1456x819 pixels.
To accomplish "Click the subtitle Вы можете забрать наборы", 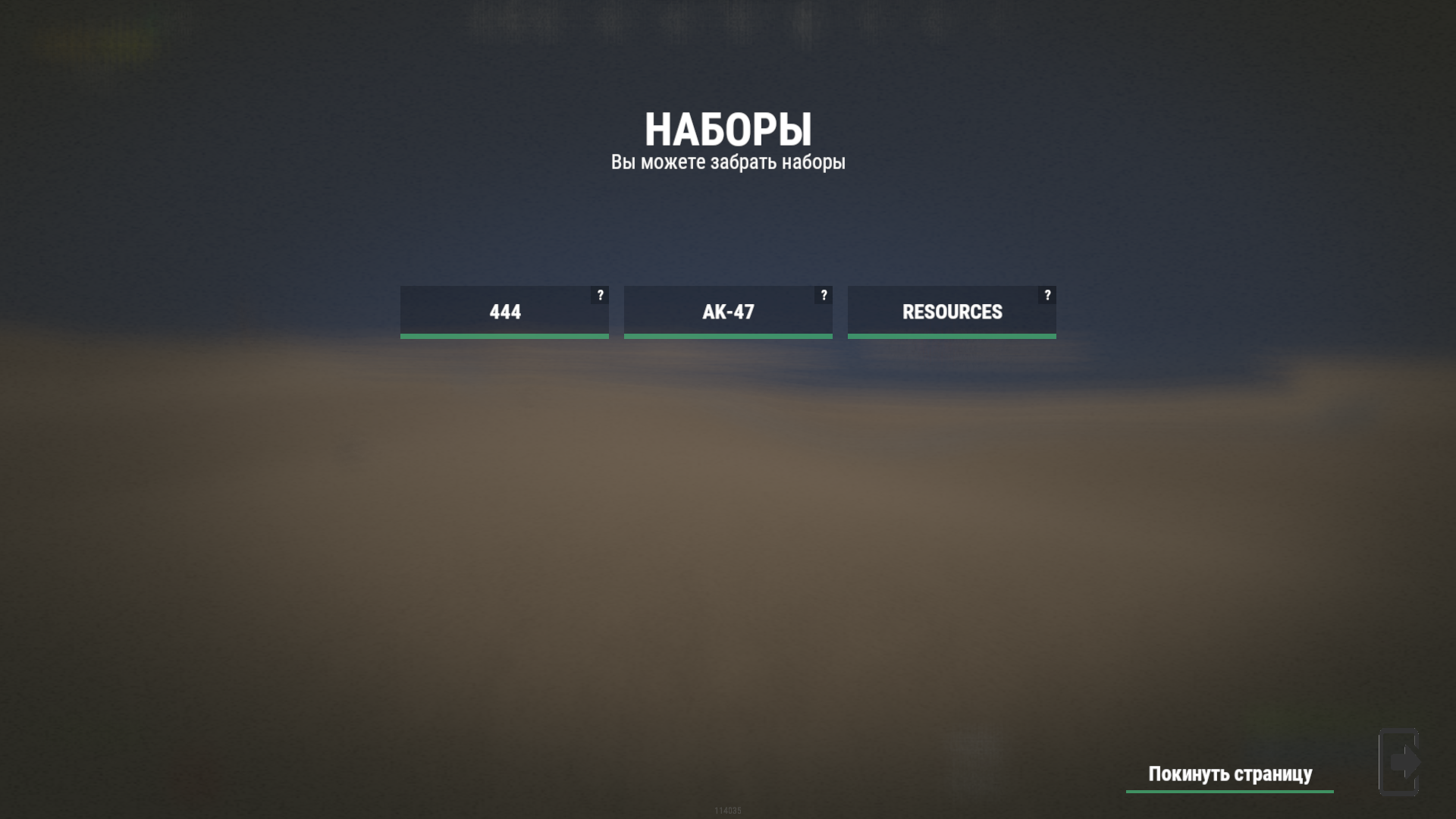I will tap(728, 162).
